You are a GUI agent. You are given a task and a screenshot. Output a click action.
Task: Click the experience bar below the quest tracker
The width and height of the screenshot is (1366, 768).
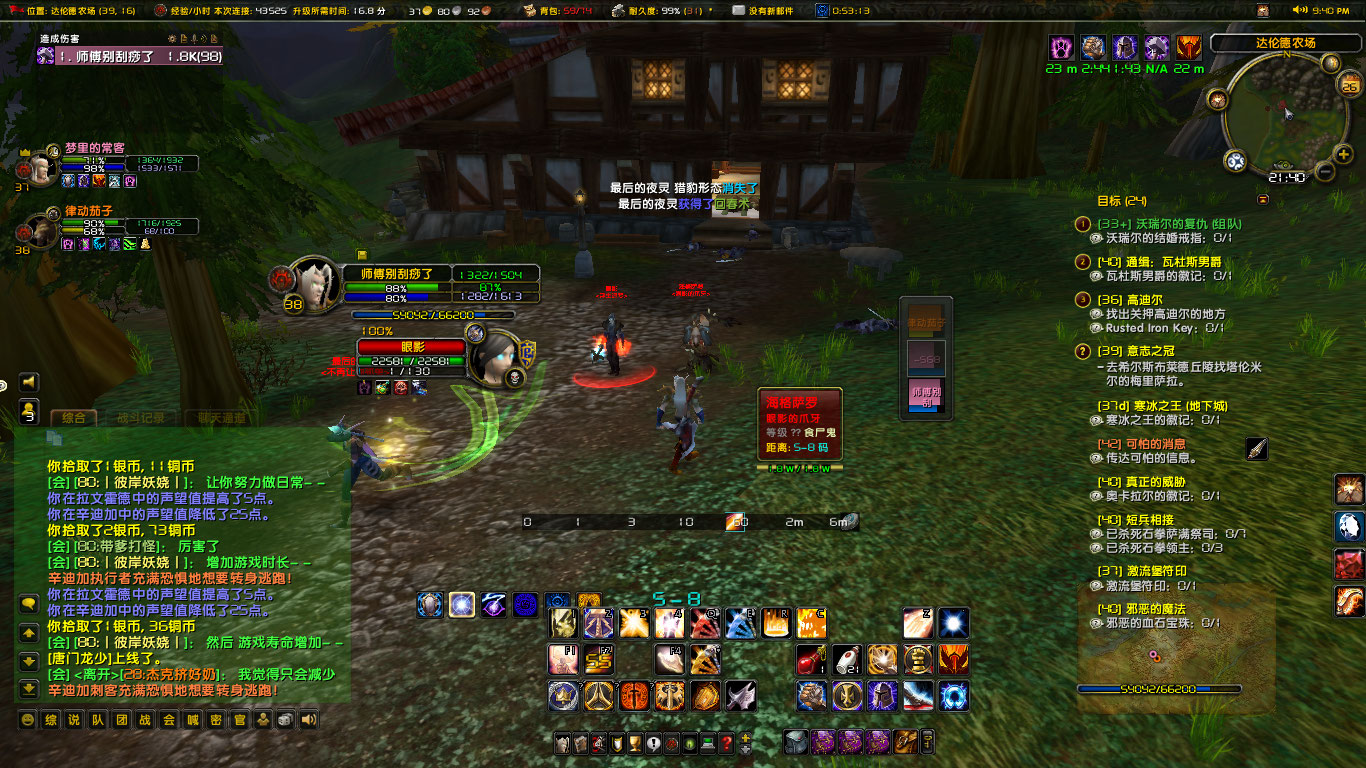[x=1158, y=687]
